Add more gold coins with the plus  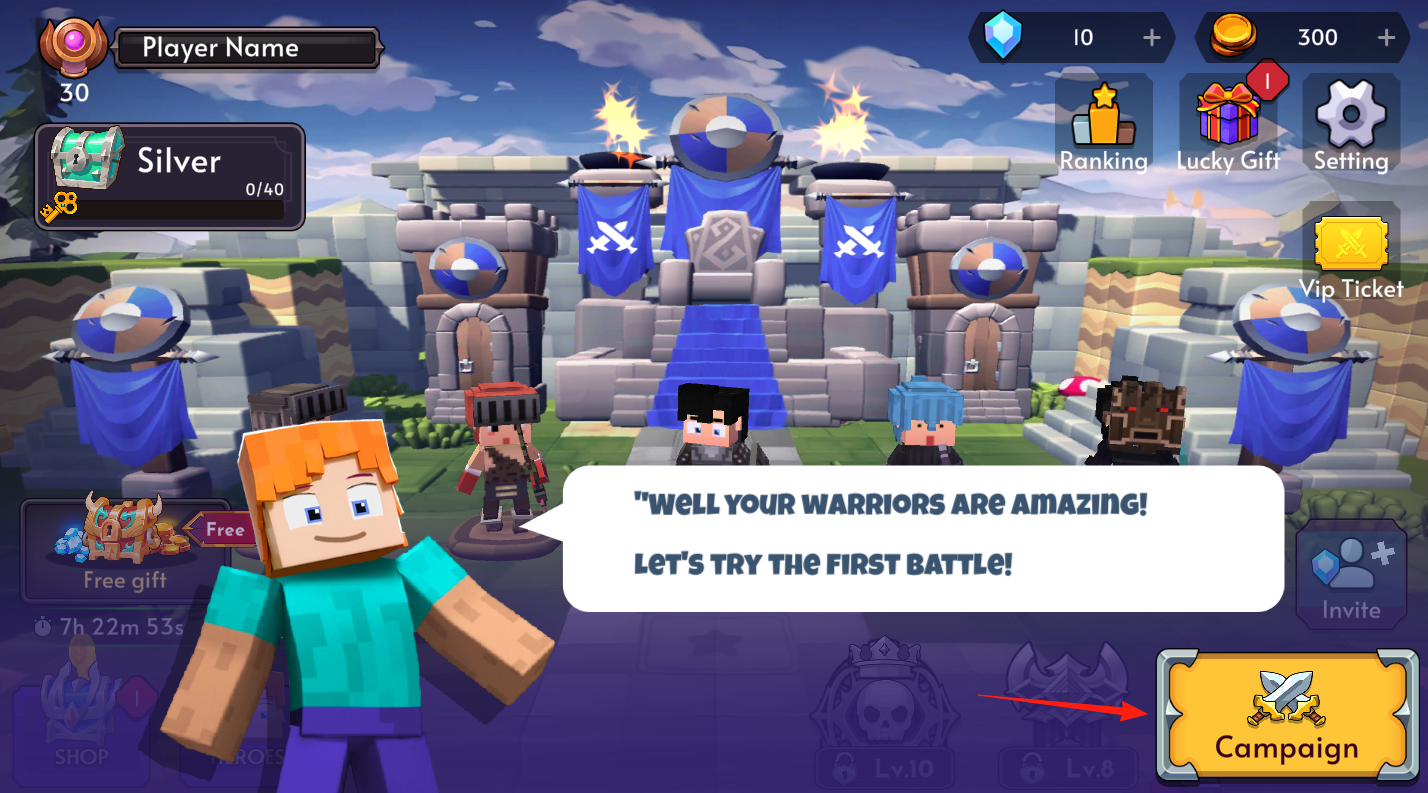[x=1386, y=38]
